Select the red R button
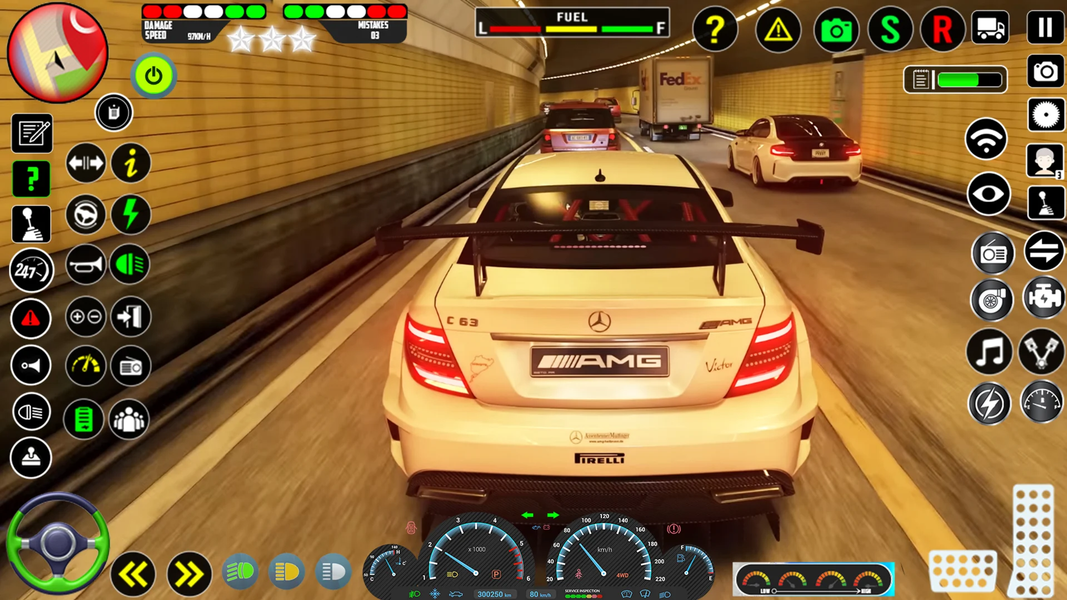 pyautogui.click(x=942, y=31)
